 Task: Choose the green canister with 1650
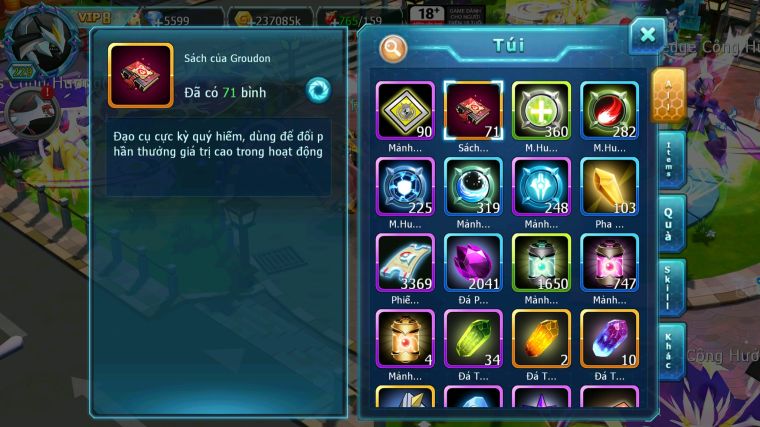tap(541, 262)
